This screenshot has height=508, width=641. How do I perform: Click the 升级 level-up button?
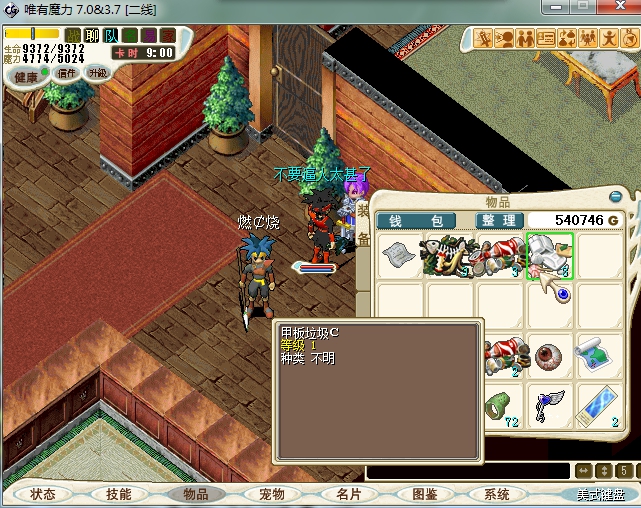(97, 73)
